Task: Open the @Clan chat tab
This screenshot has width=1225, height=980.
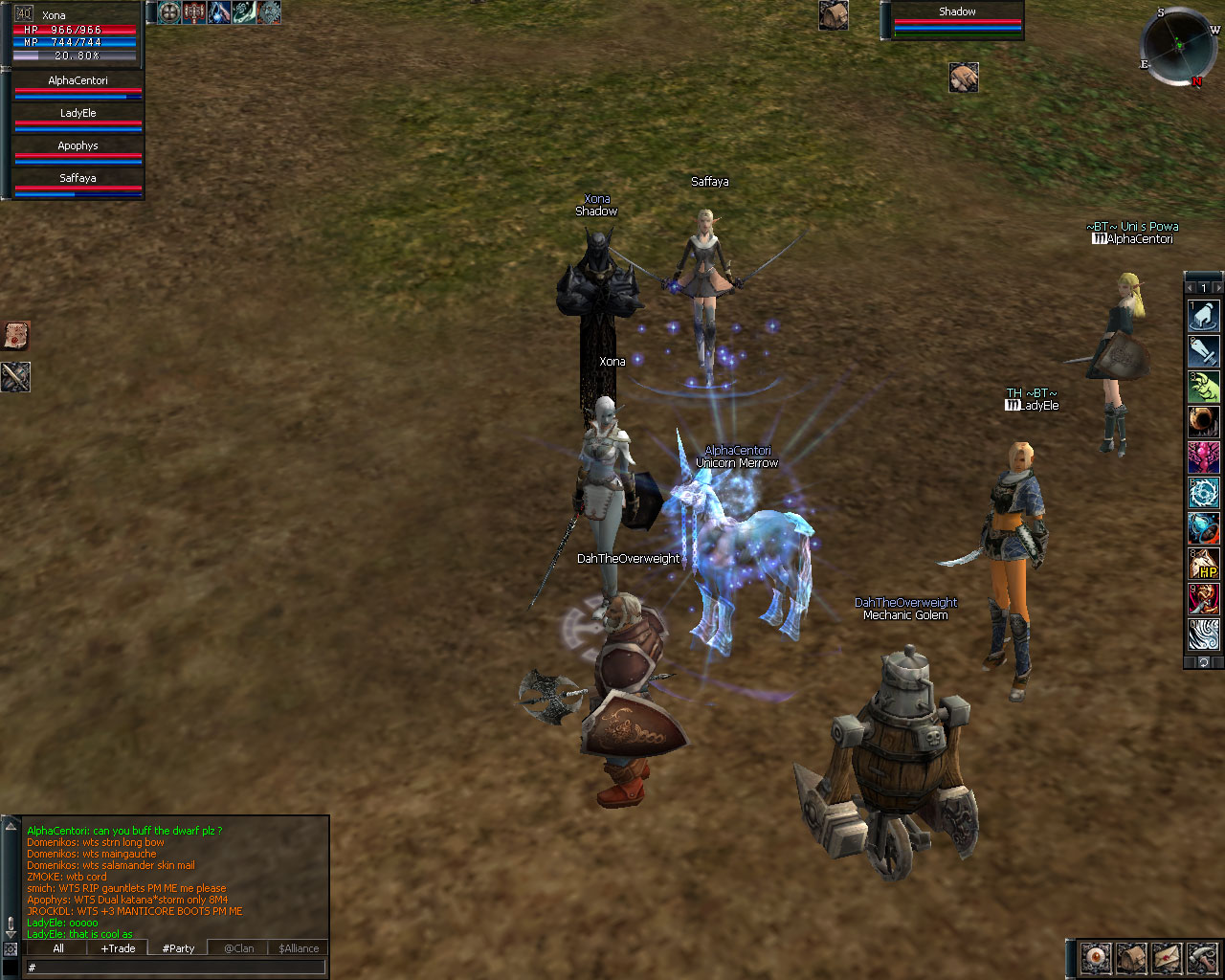Action: (238, 948)
